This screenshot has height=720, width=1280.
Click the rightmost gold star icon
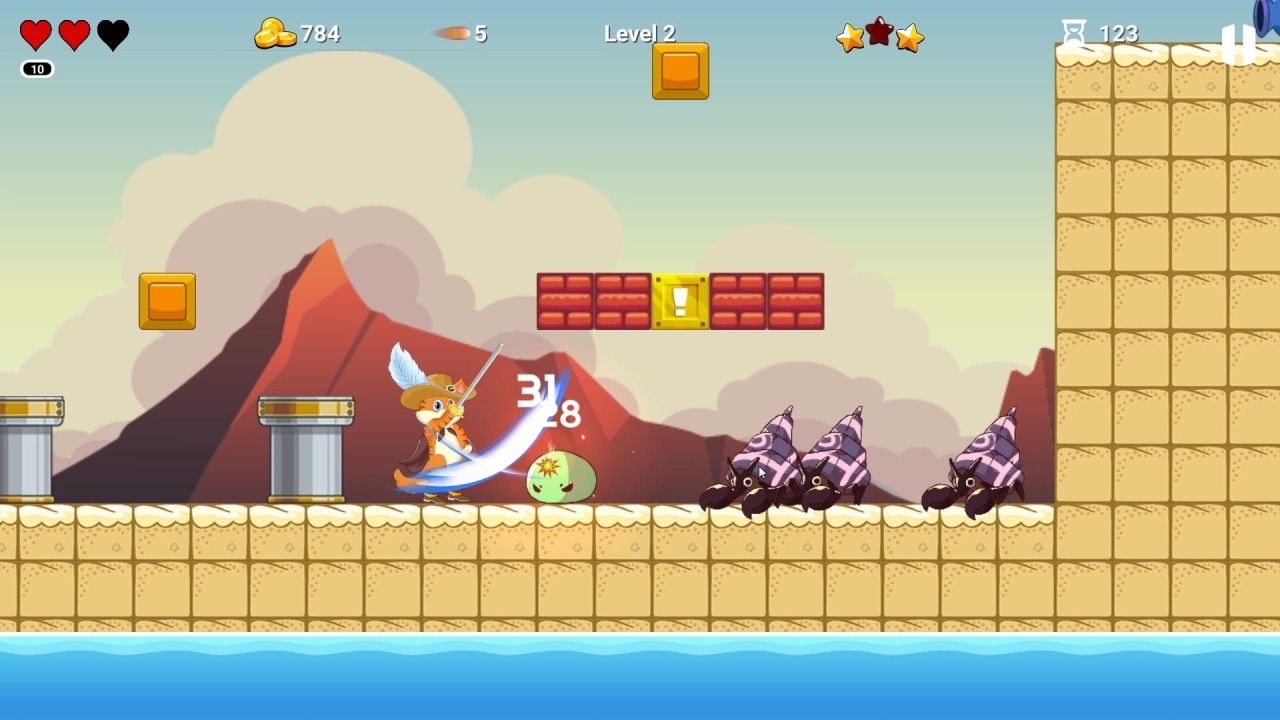pos(909,38)
